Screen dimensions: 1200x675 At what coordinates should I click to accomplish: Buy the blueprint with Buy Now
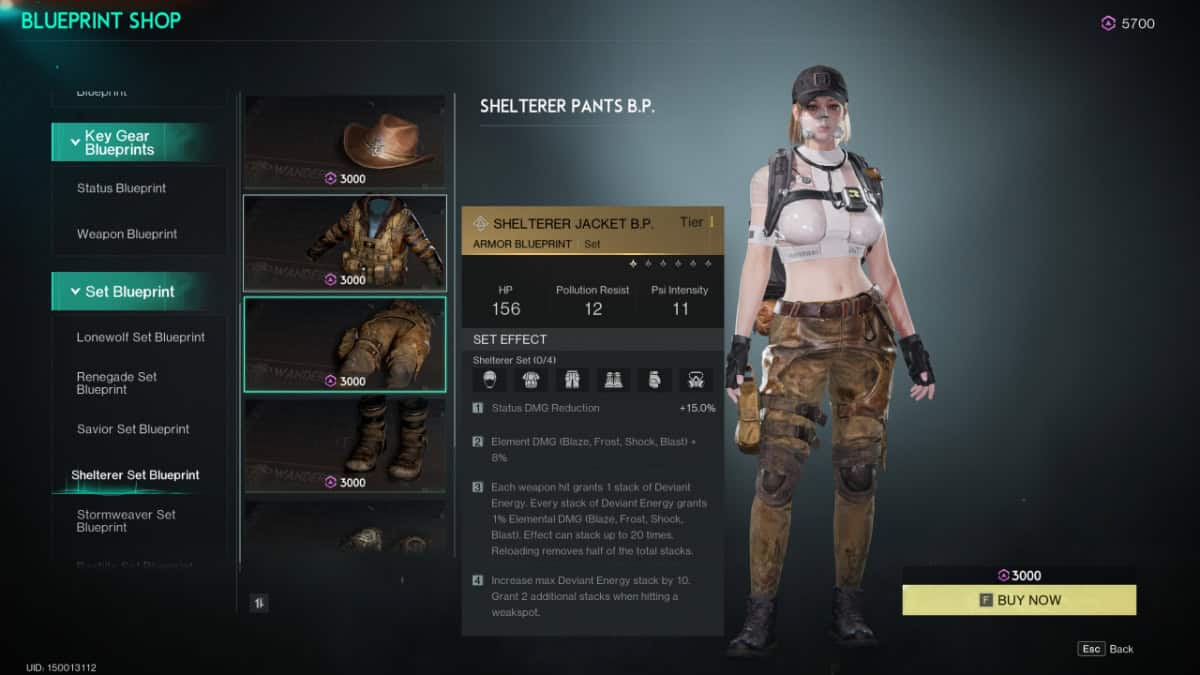click(x=1019, y=600)
